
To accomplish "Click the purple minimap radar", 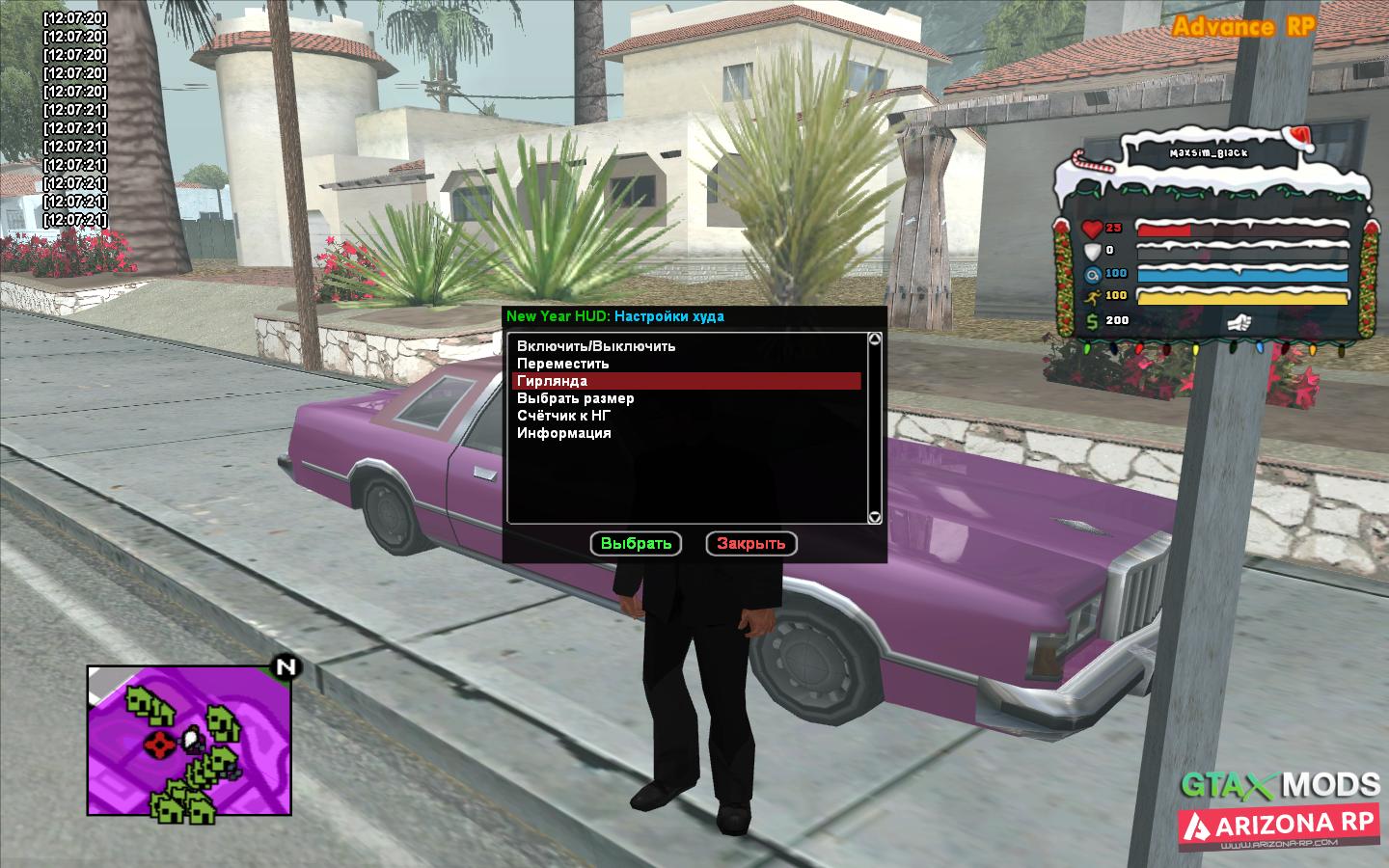I will [x=189, y=740].
